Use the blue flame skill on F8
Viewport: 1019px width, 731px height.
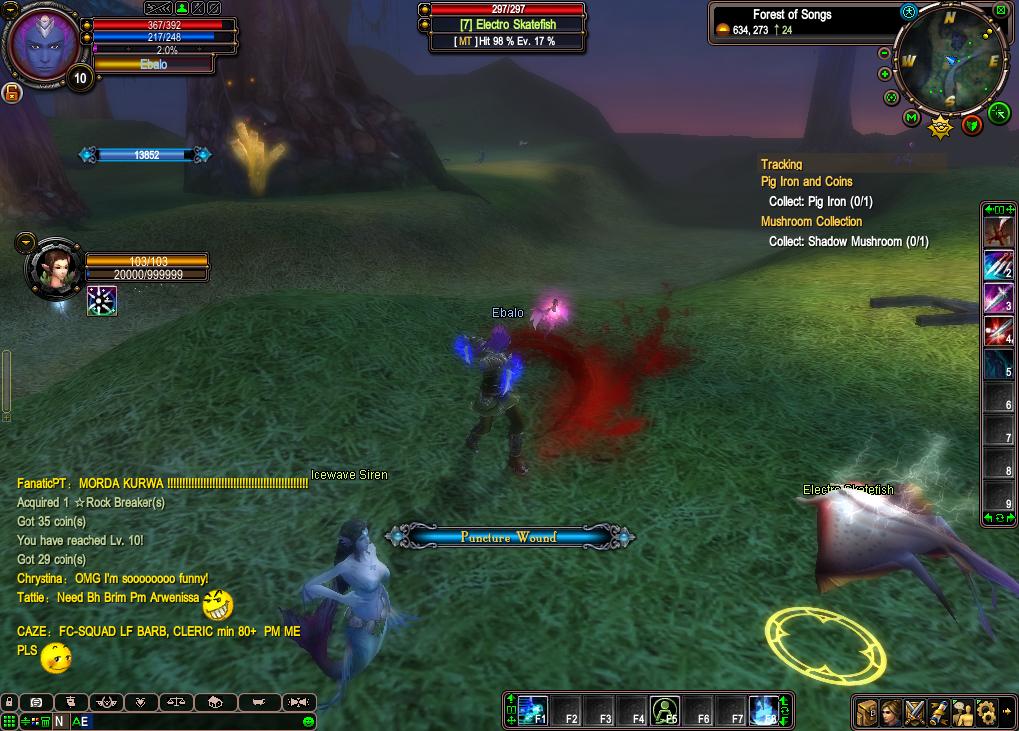764,710
